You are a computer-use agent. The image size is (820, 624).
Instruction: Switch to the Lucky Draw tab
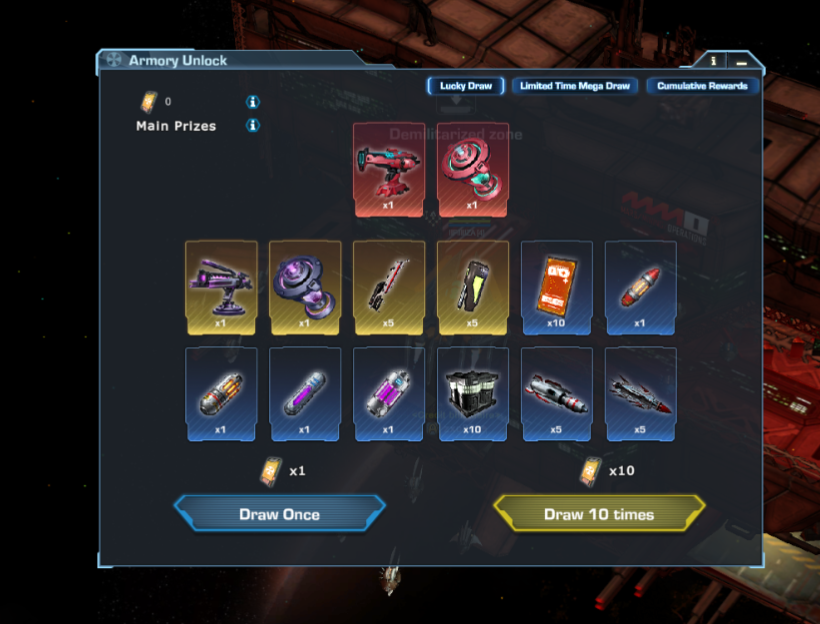(x=466, y=86)
